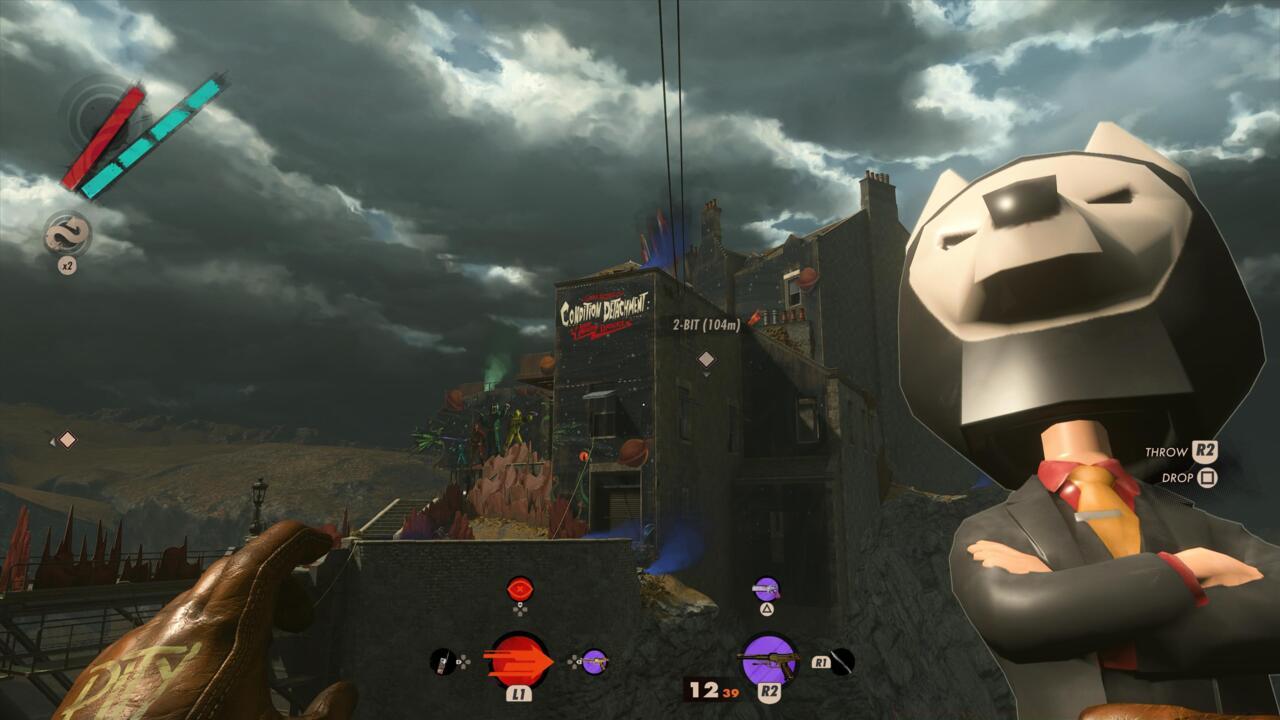Viewport: 1280px width, 720px height.
Task: Click the 2-BIT objective diamond marker
Action: click(706, 358)
